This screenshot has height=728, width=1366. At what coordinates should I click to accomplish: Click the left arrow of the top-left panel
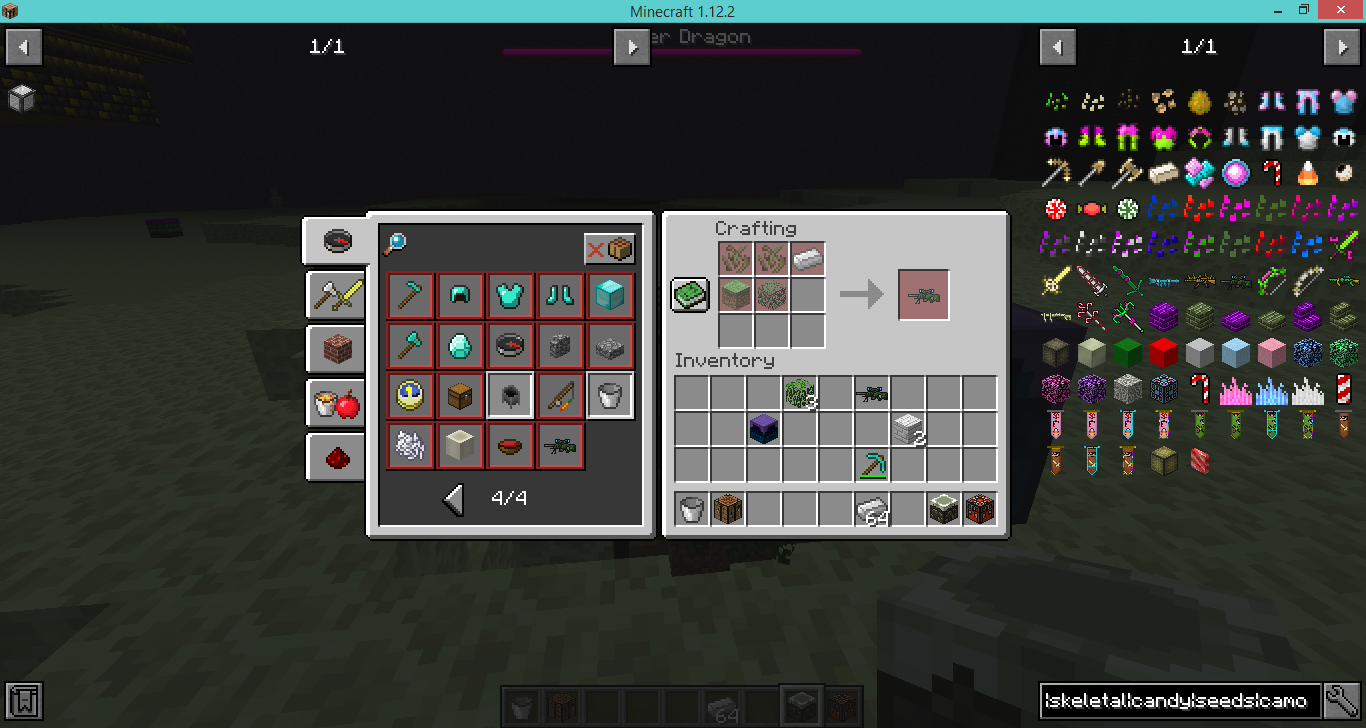pyautogui.click(x=23, y=46)
